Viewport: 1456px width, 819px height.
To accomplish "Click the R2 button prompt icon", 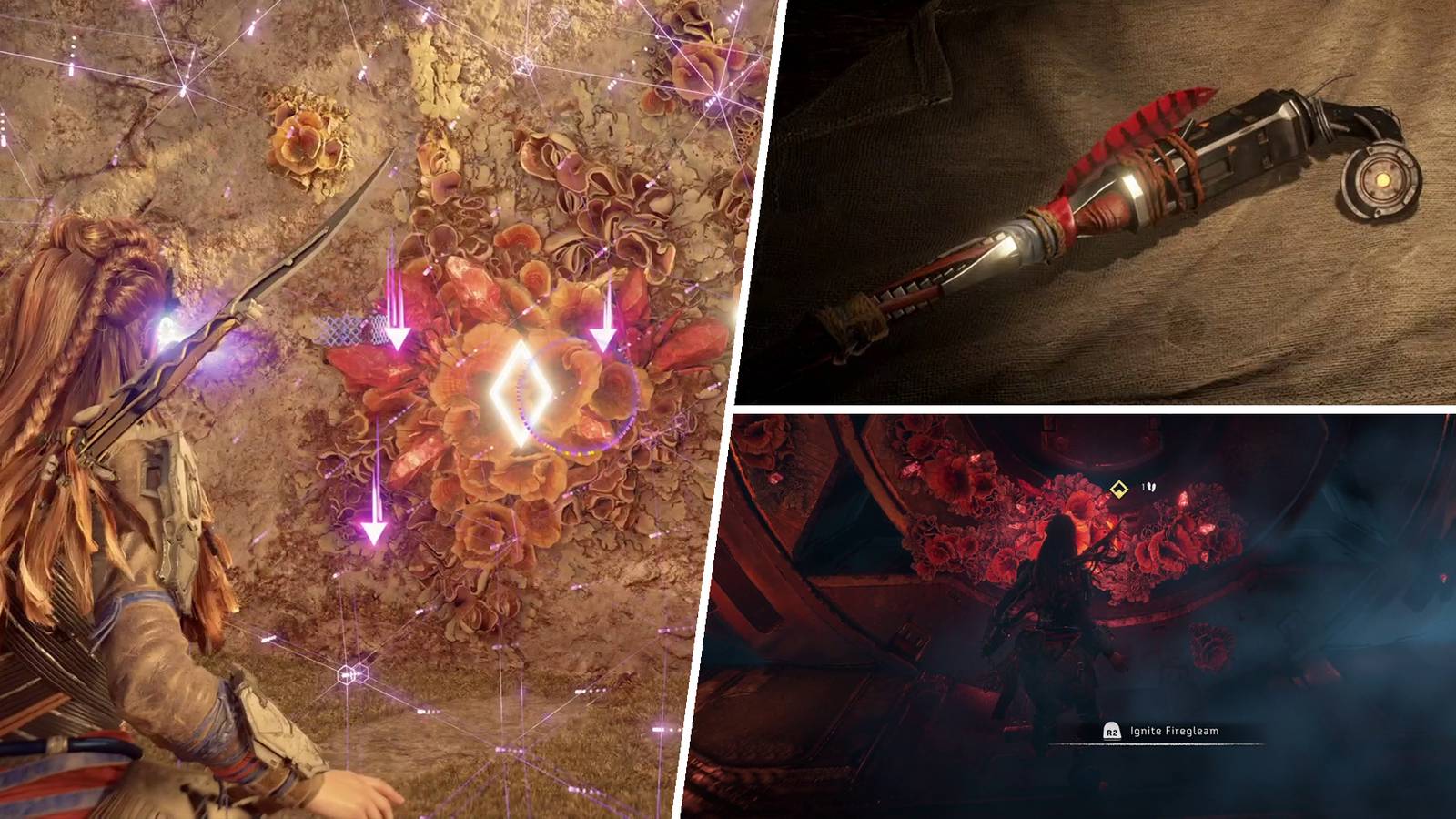I will (1112, 732).
